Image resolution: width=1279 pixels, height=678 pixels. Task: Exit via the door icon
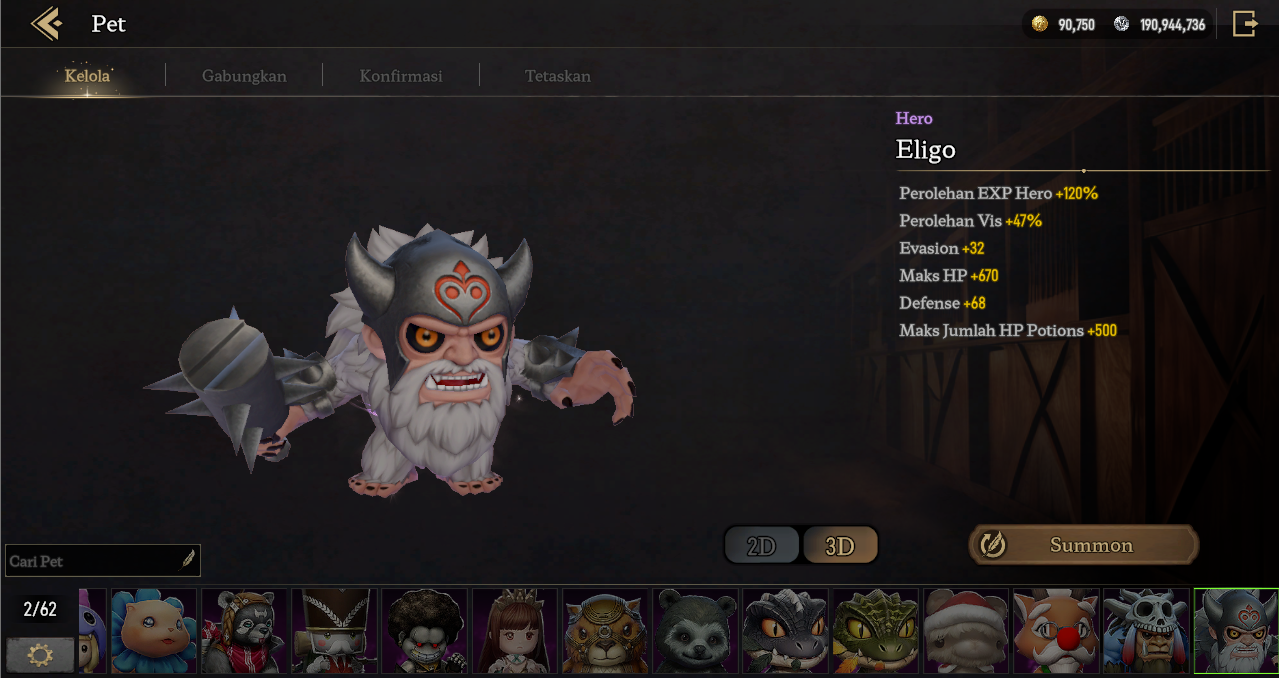1244,24
